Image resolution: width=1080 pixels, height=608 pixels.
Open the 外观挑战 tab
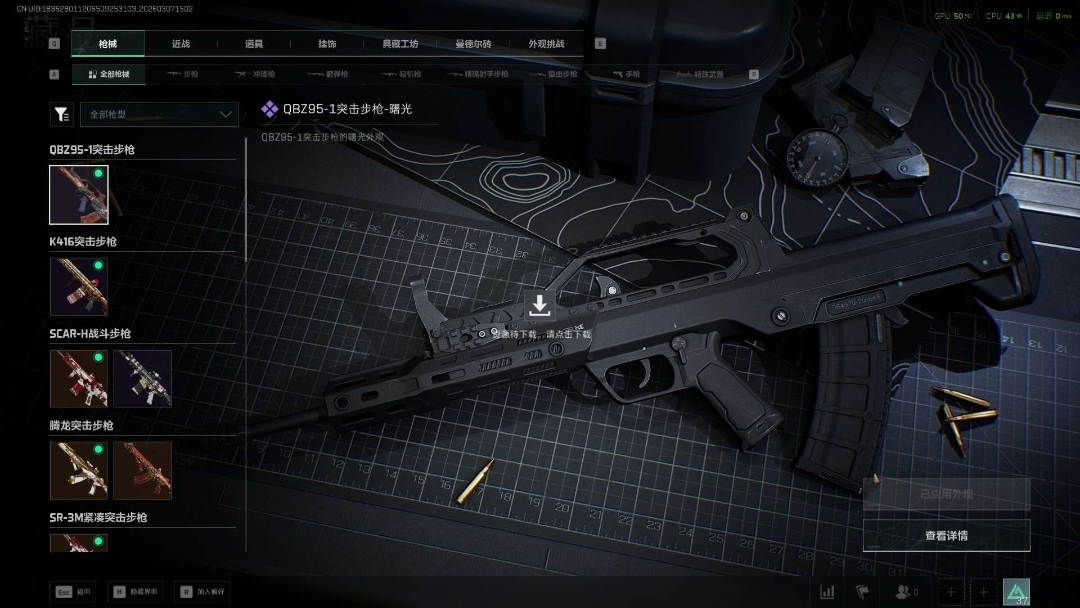(x=546, y=44)
